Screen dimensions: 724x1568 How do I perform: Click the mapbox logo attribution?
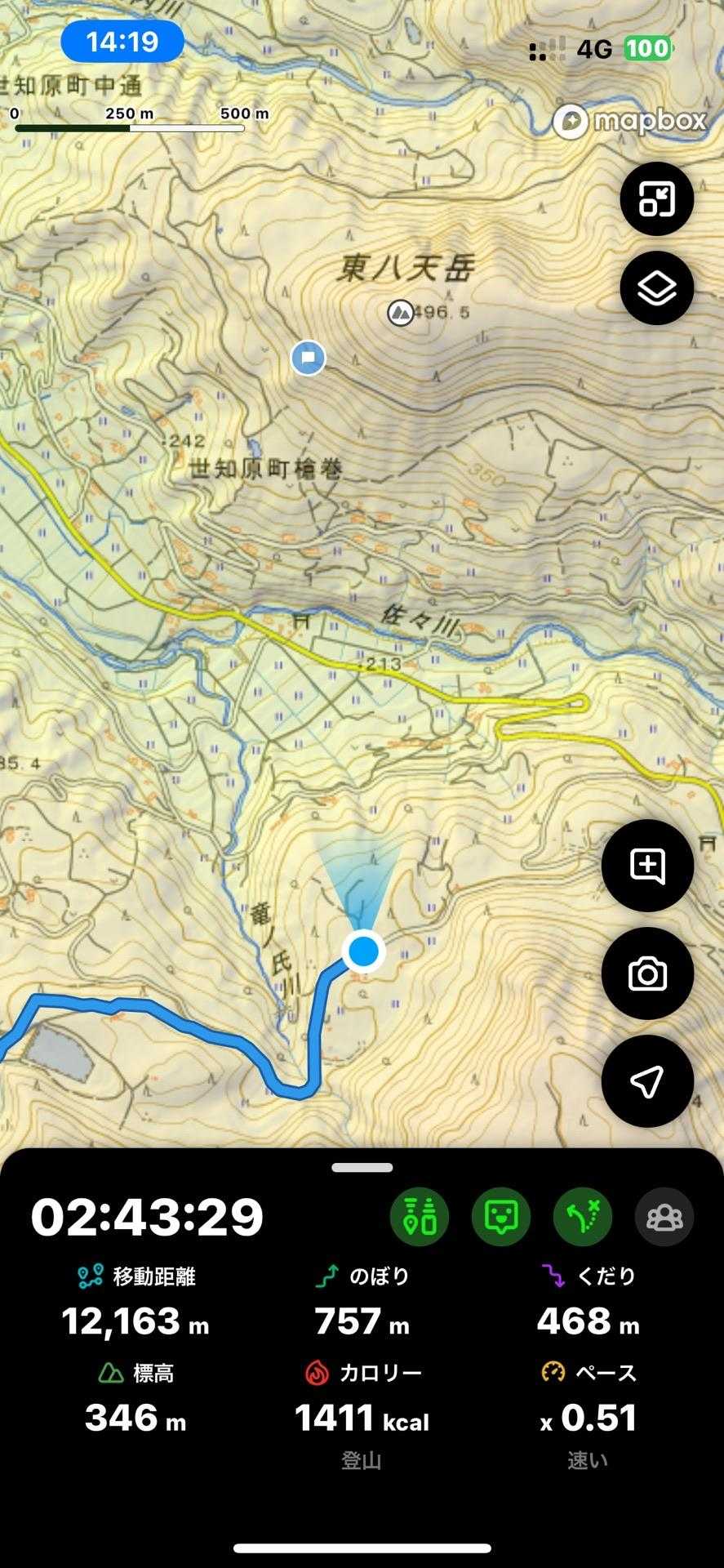point(630,122)
